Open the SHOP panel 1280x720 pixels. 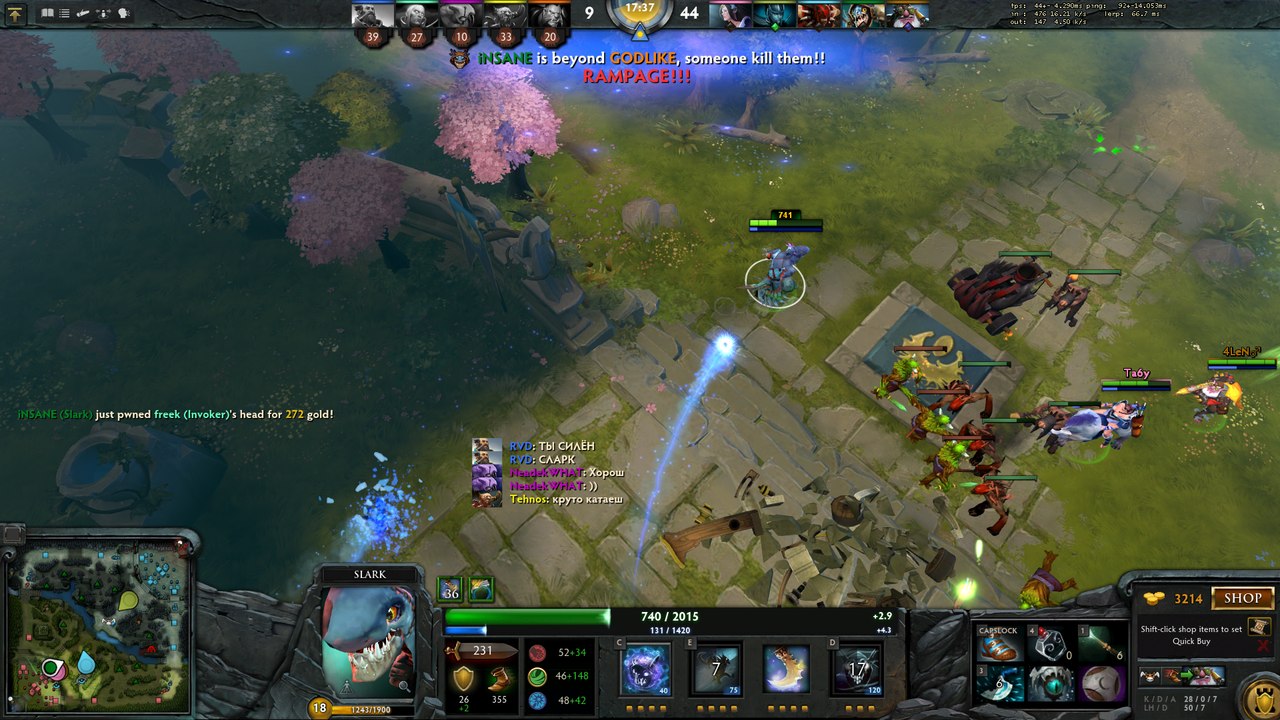pyautogui.click(x=1242, y=598)
